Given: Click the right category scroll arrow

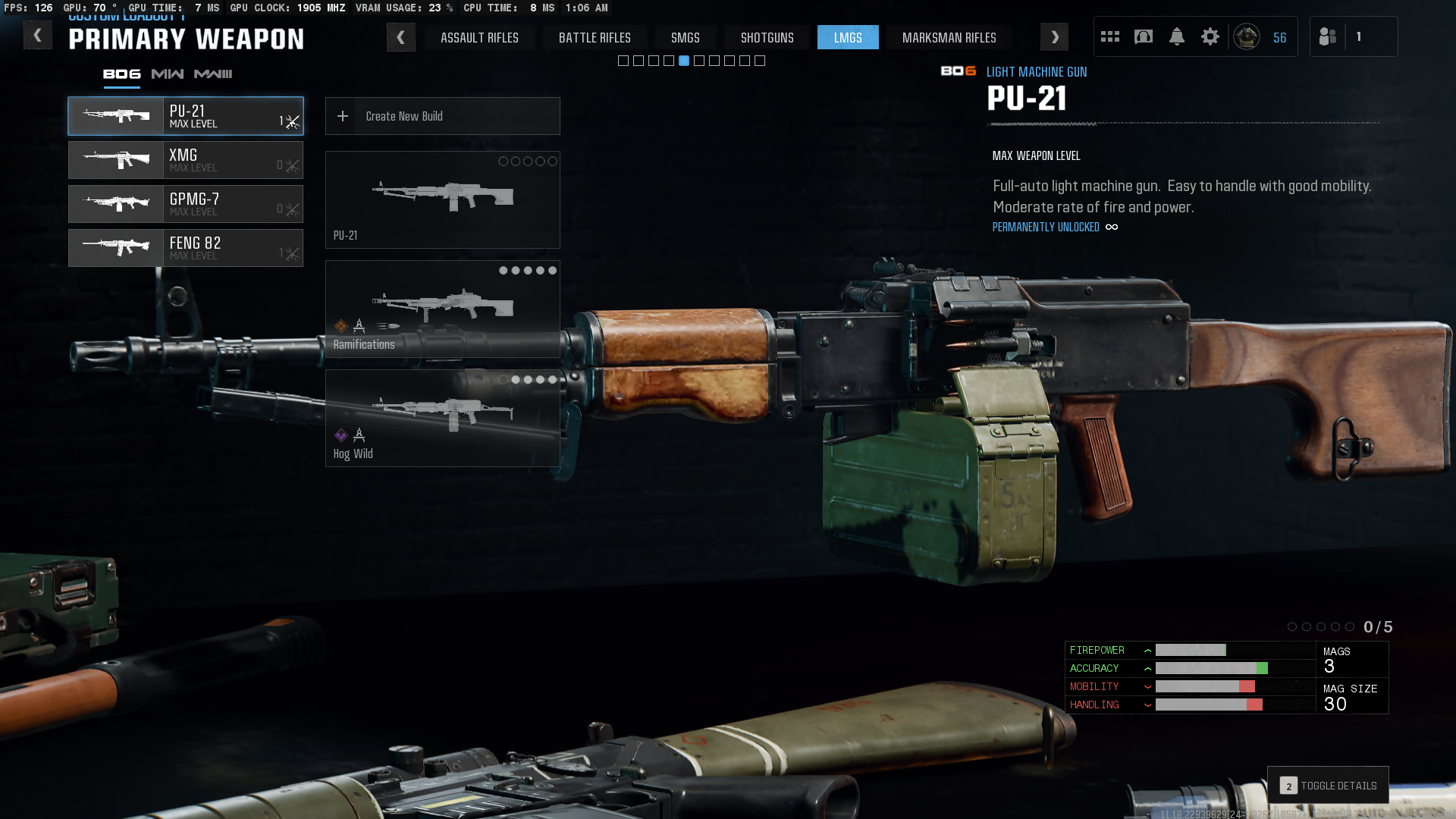Looking at the screenshot, I should pos(1054,37).
